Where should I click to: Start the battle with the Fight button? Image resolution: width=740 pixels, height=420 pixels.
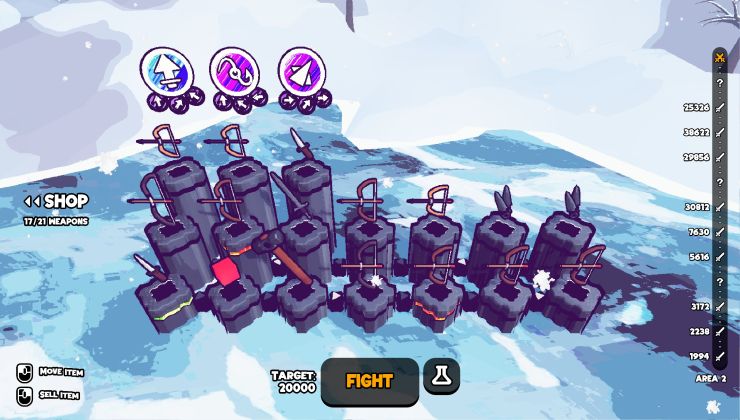tap(369, 381)
